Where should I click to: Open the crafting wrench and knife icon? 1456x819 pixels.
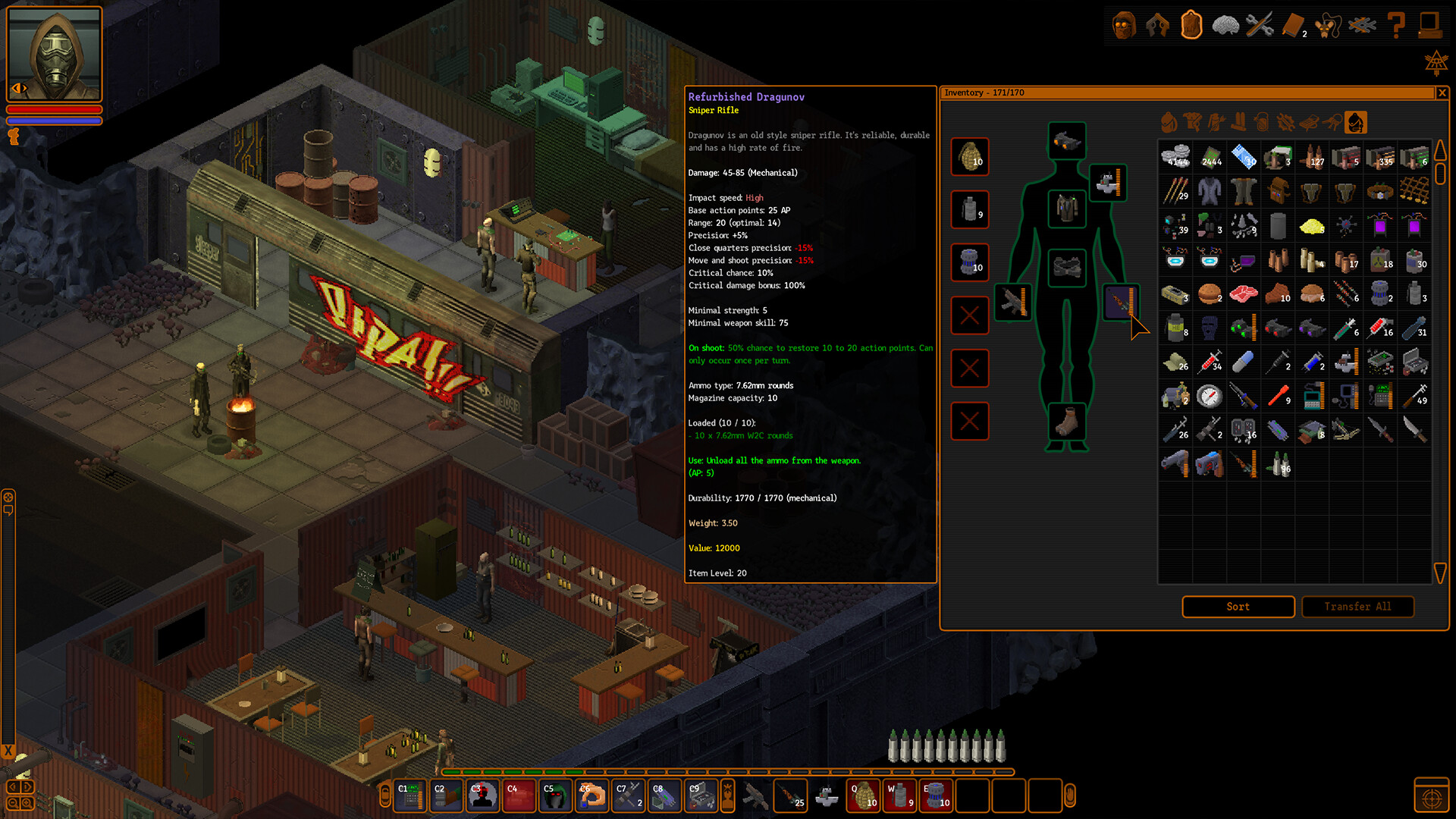tap(1259, 26)
